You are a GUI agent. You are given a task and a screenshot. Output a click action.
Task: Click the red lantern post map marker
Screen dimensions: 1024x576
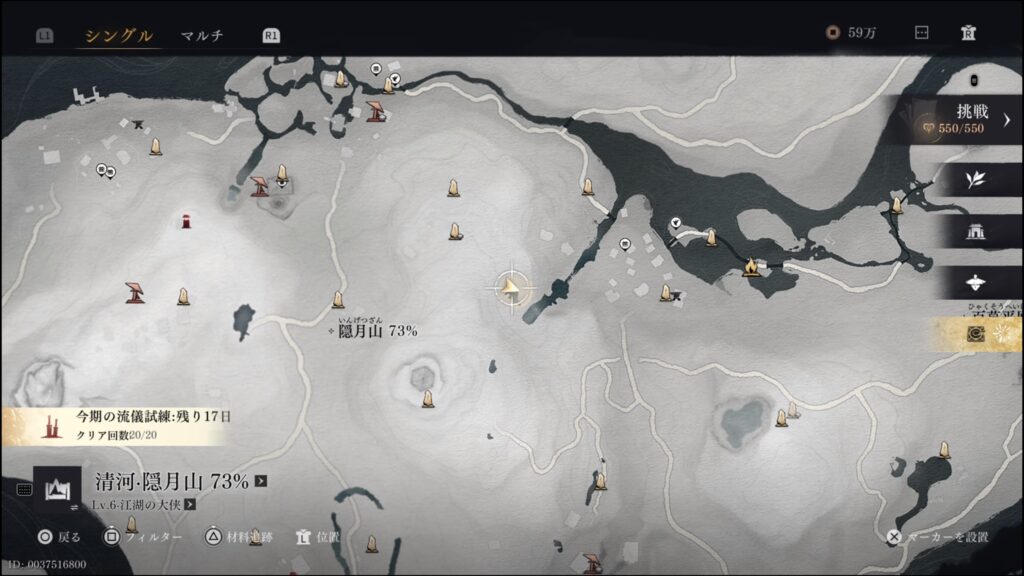pyautogui.click(x=186, y=221)
